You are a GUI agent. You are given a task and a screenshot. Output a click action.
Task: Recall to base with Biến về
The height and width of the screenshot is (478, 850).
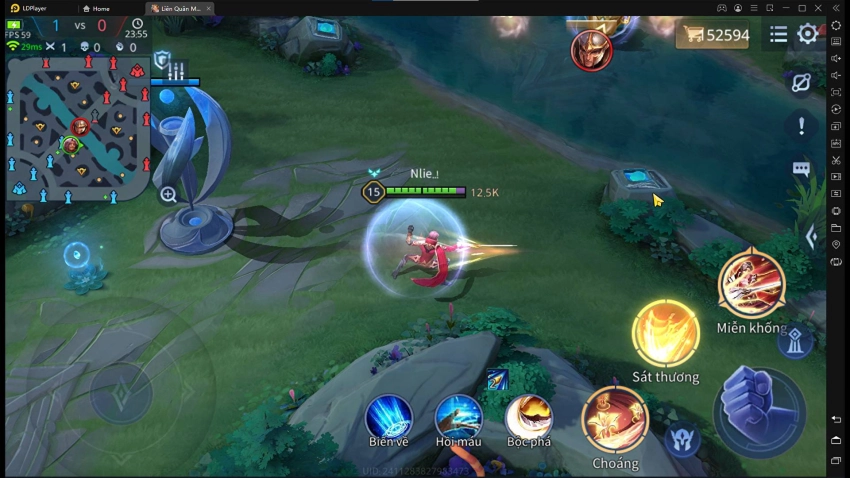tap(389, 417)
